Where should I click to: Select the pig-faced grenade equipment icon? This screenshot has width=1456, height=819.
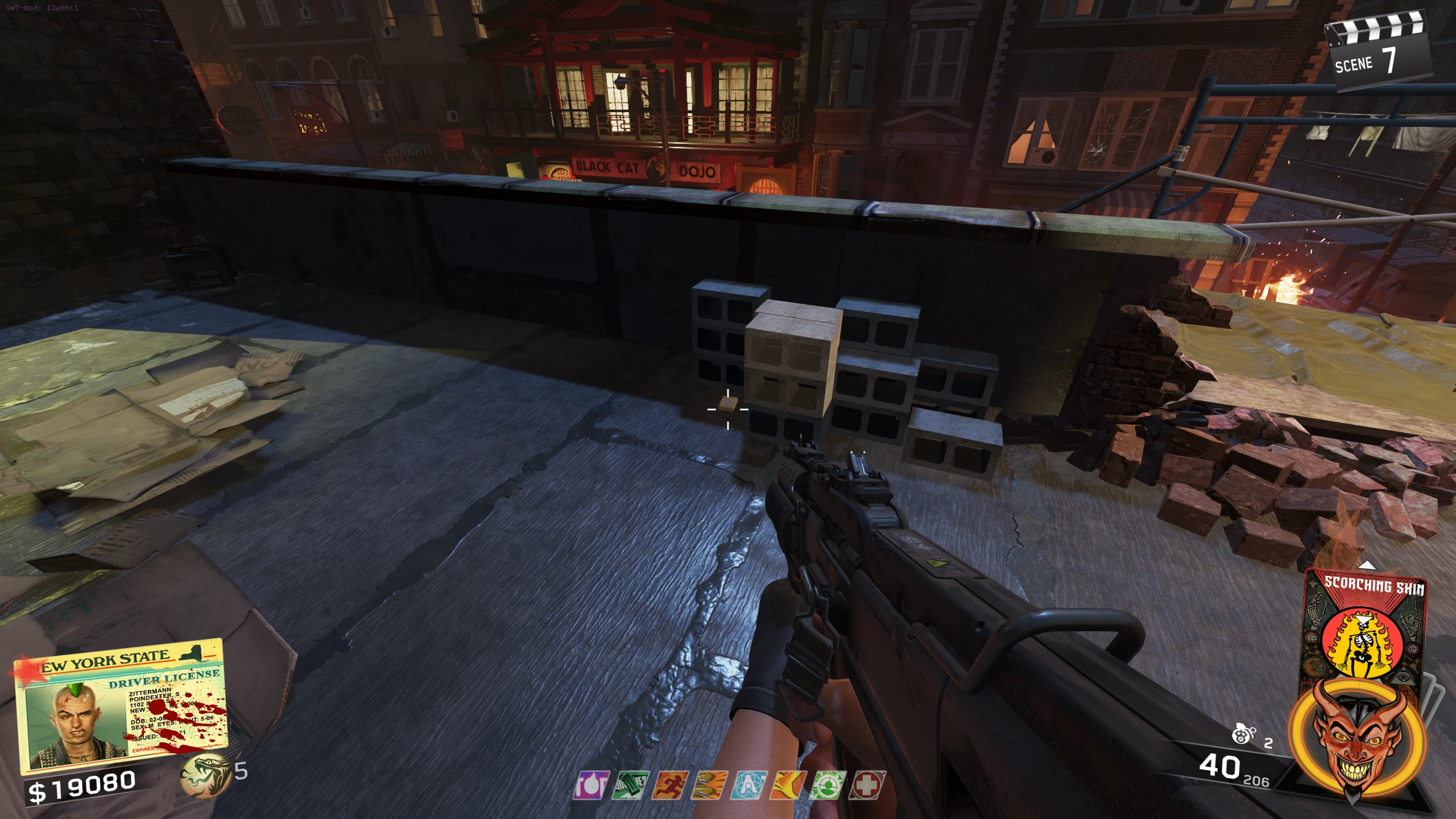1243,735
